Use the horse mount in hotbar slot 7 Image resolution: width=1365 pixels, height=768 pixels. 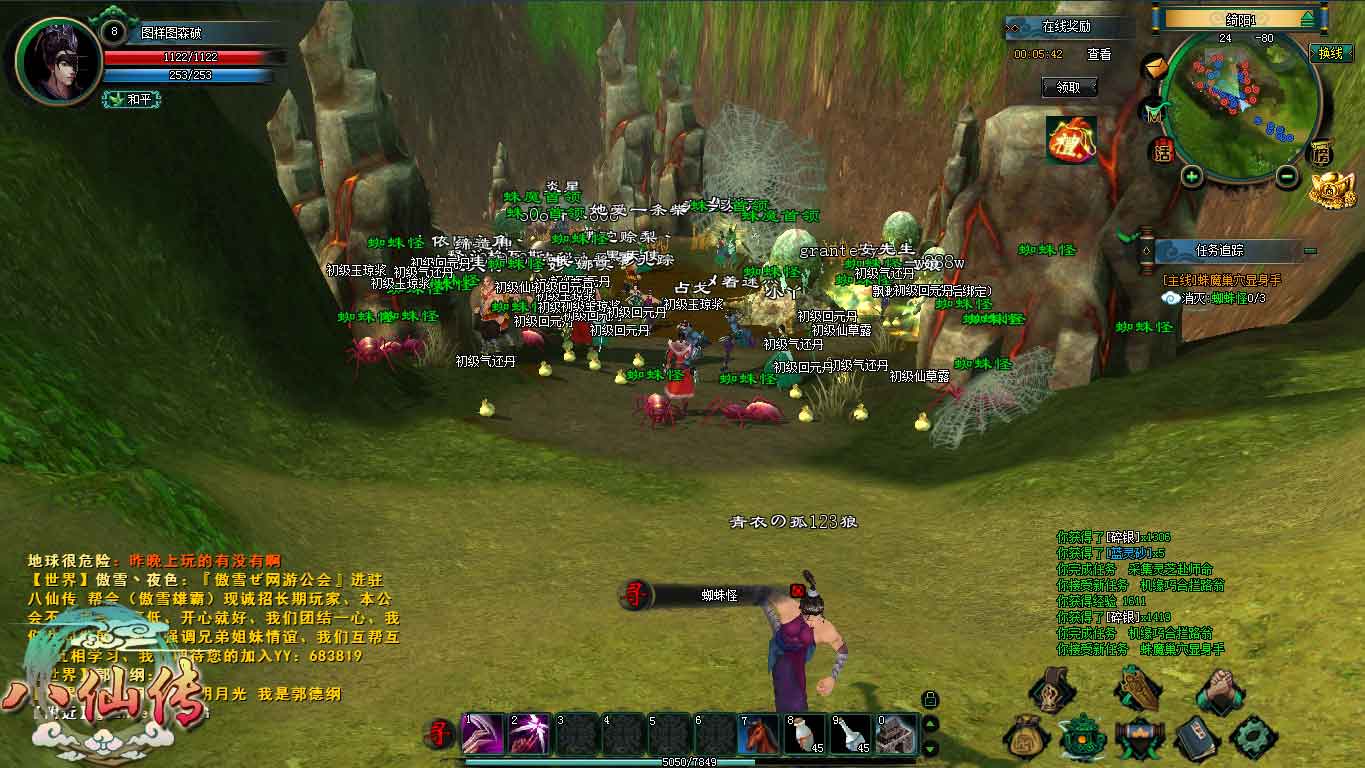[759, 734]
